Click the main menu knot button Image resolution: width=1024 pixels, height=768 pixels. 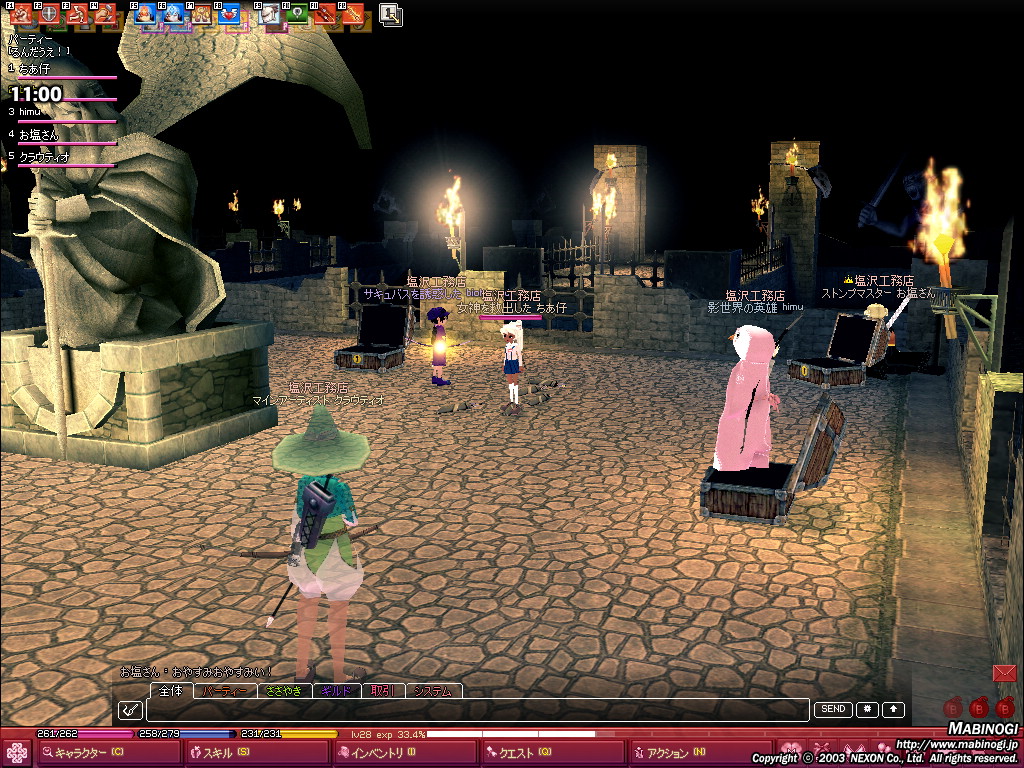click(x=17, y=753)
